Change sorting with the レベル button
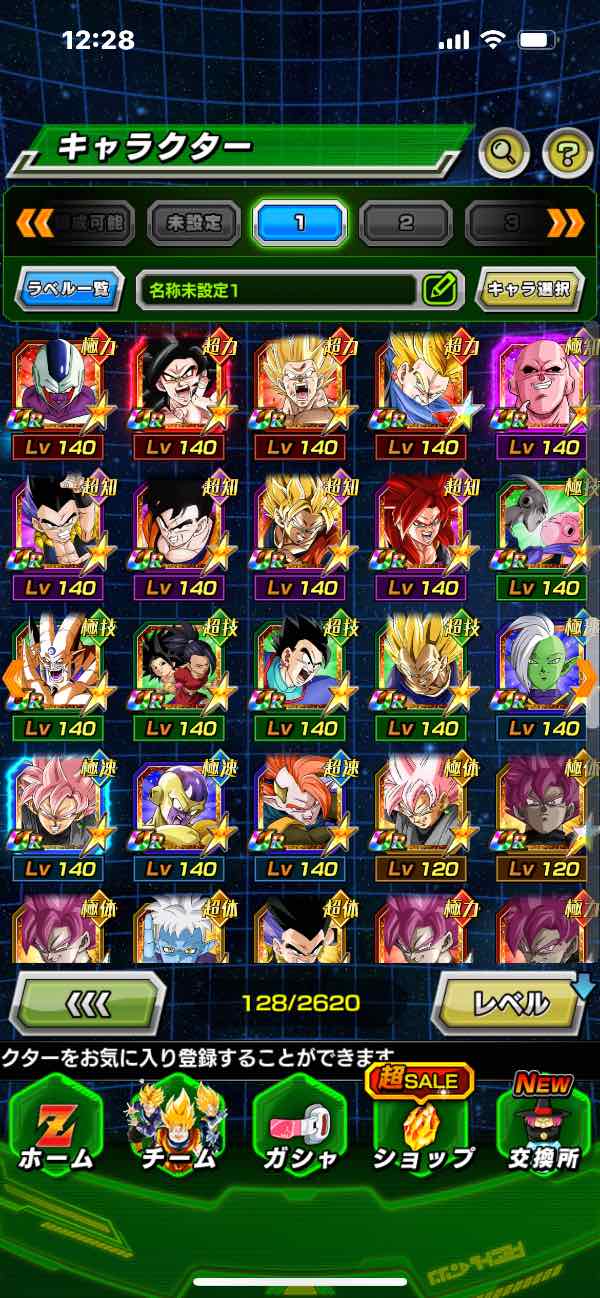This screenshot has height=1298, width=600. click(509, 1002)
